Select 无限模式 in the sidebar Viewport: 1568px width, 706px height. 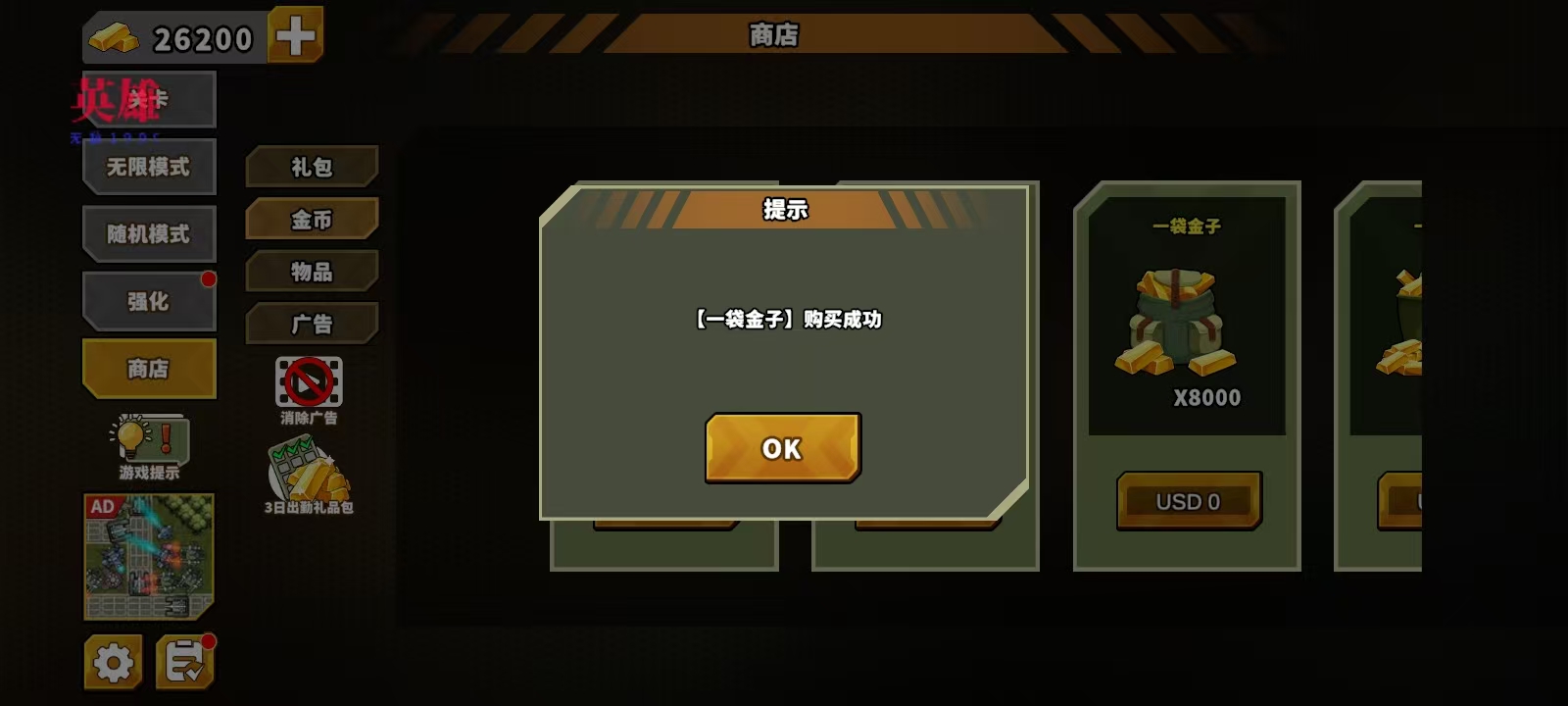click(149, 166)
